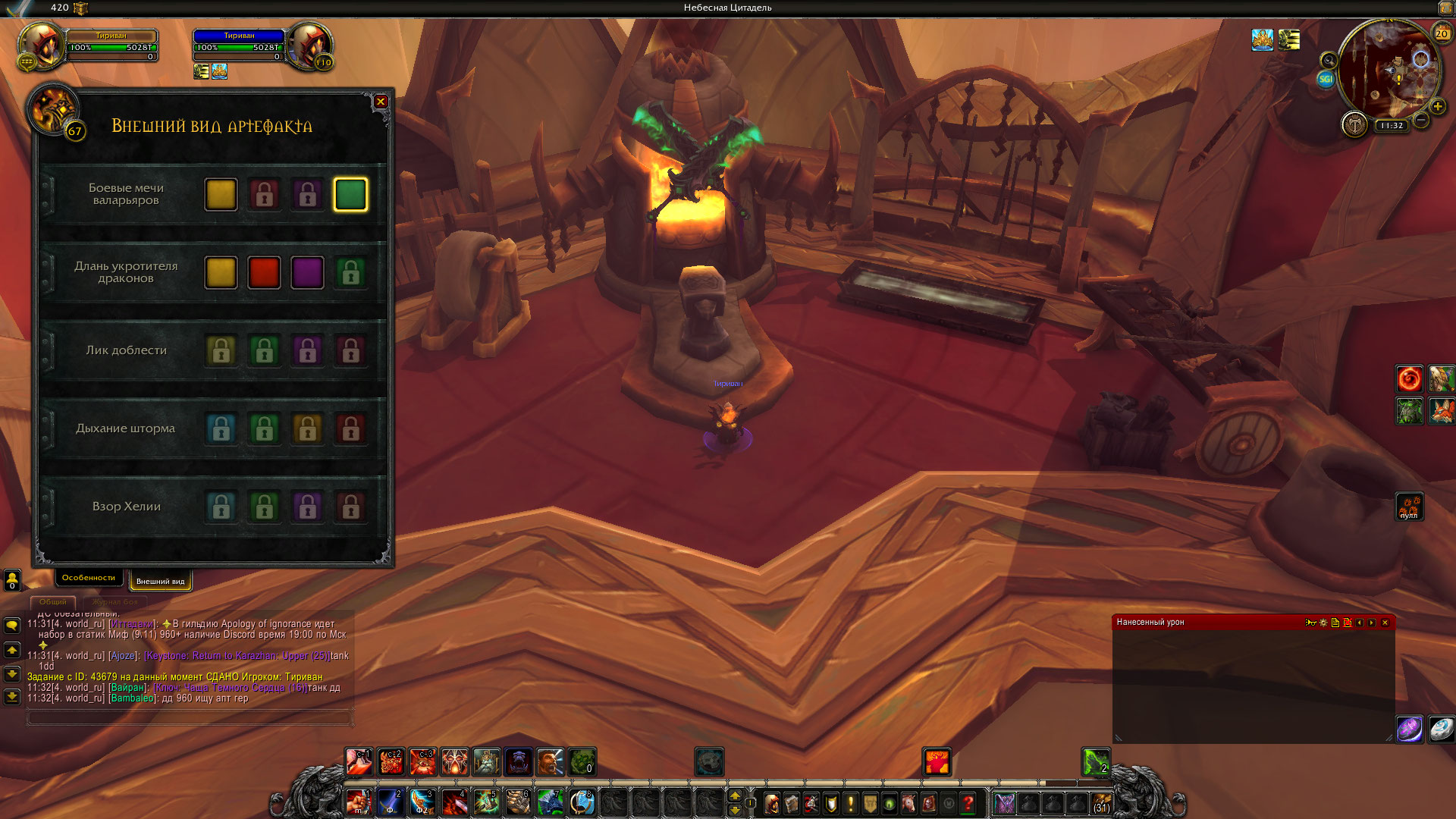Open the class hall report button

point(1354,124)
